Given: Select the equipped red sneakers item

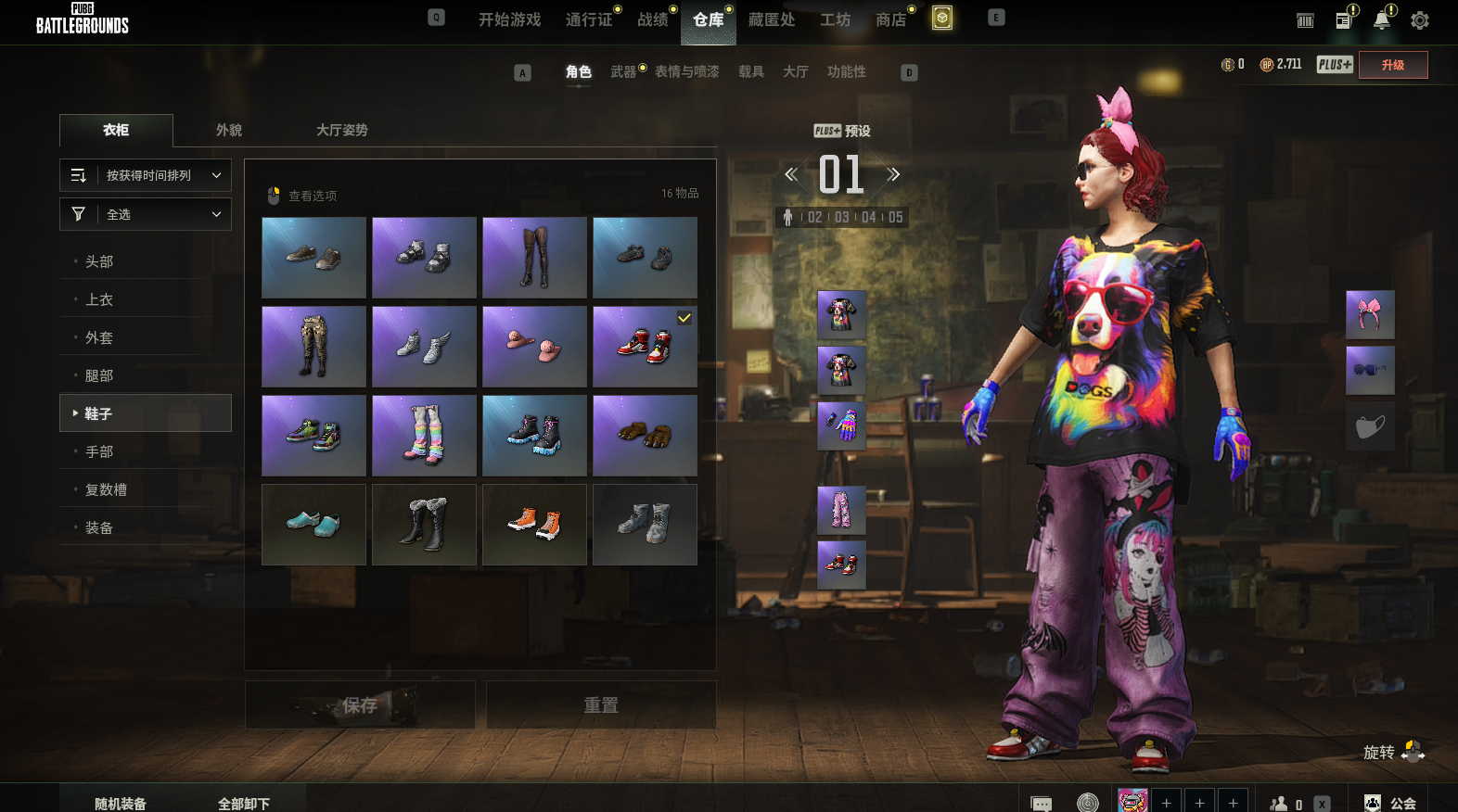Looking at the screenshot, I should click(x=645, y=347).
